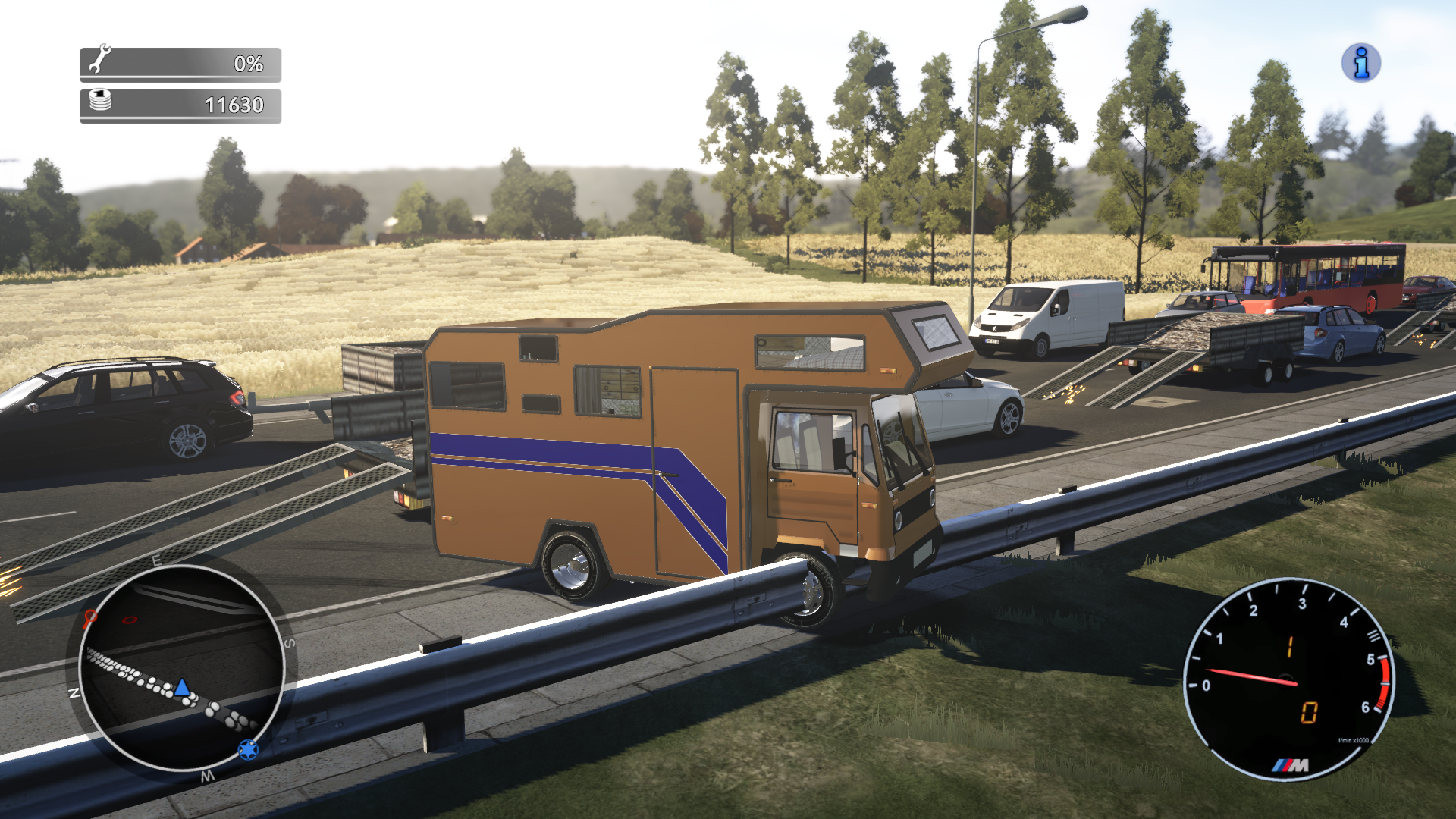Screen dimensions: 1456x819
Task: Select the blue star marker on minimap
Action: pyautogui.click(x=248, y=749)
